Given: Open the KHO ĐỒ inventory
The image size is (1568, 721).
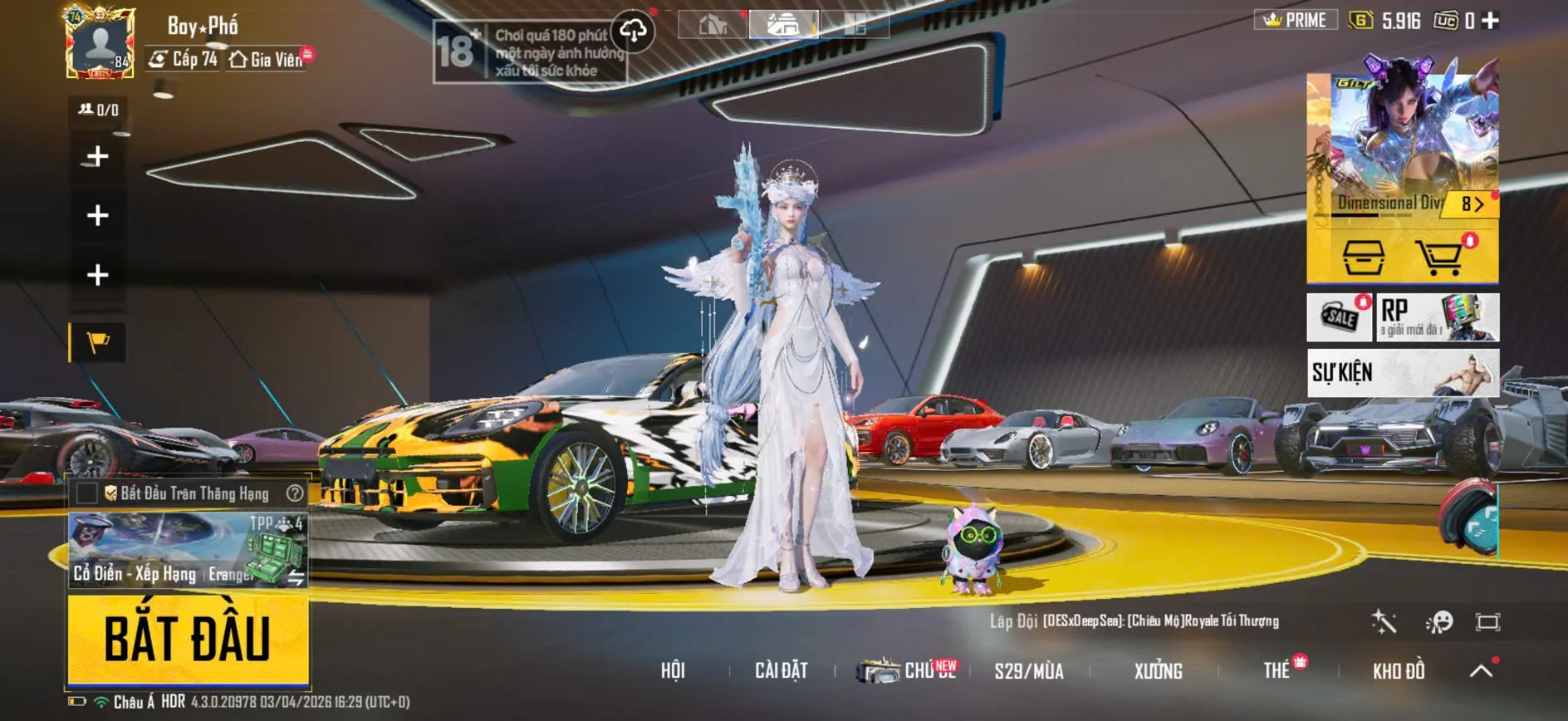Looking at the screenshot, I should 1399,670.
